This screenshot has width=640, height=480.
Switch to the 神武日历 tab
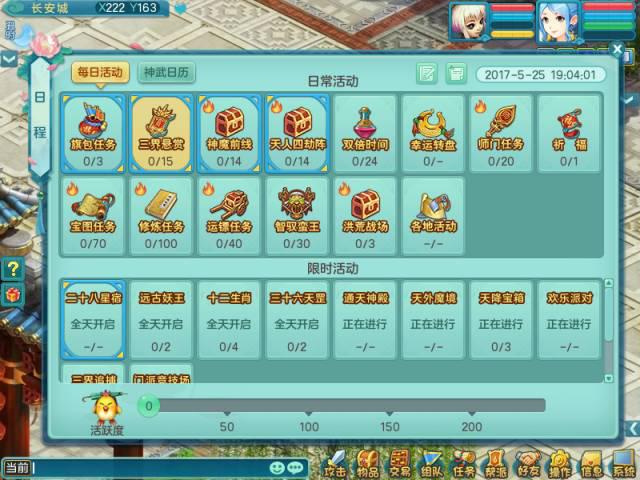168,73
